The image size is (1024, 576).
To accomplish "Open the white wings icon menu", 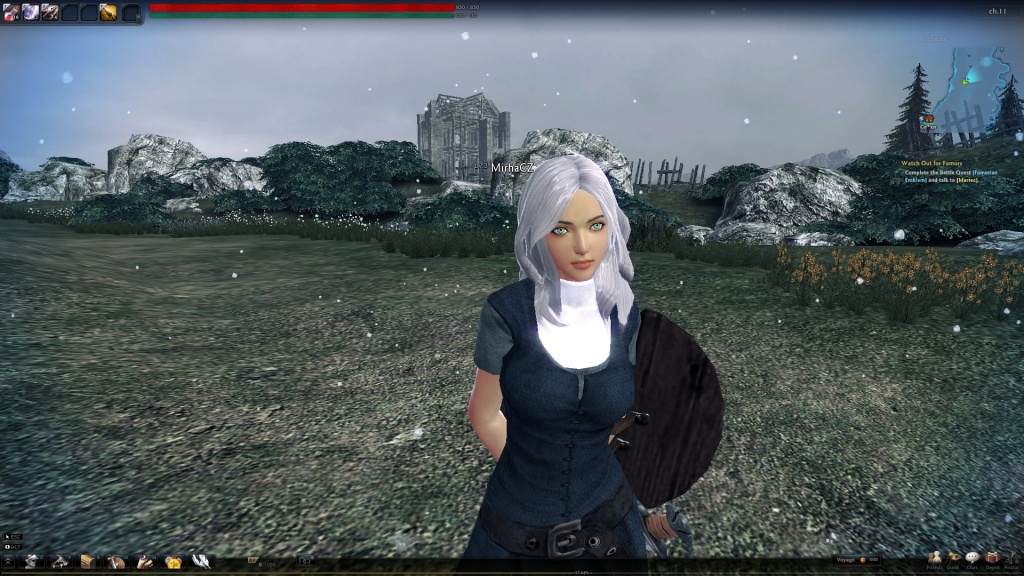I will click(201, 561).
